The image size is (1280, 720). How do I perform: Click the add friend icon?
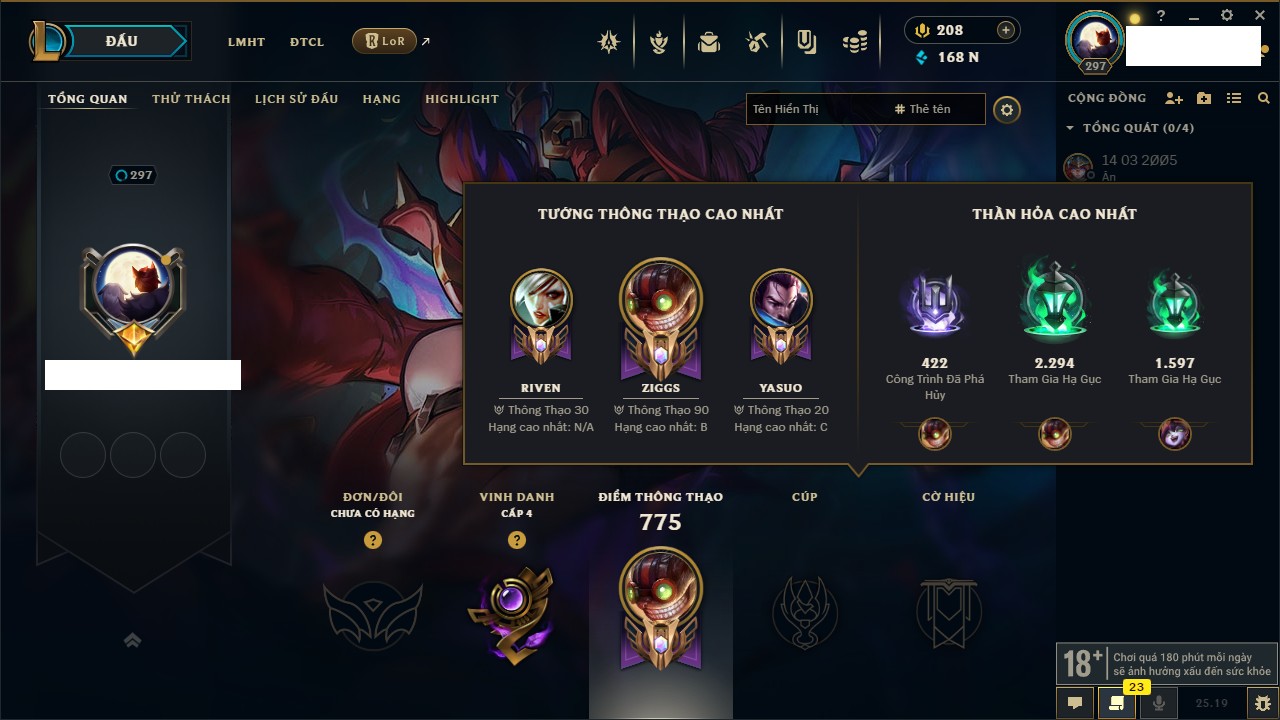1174,98
